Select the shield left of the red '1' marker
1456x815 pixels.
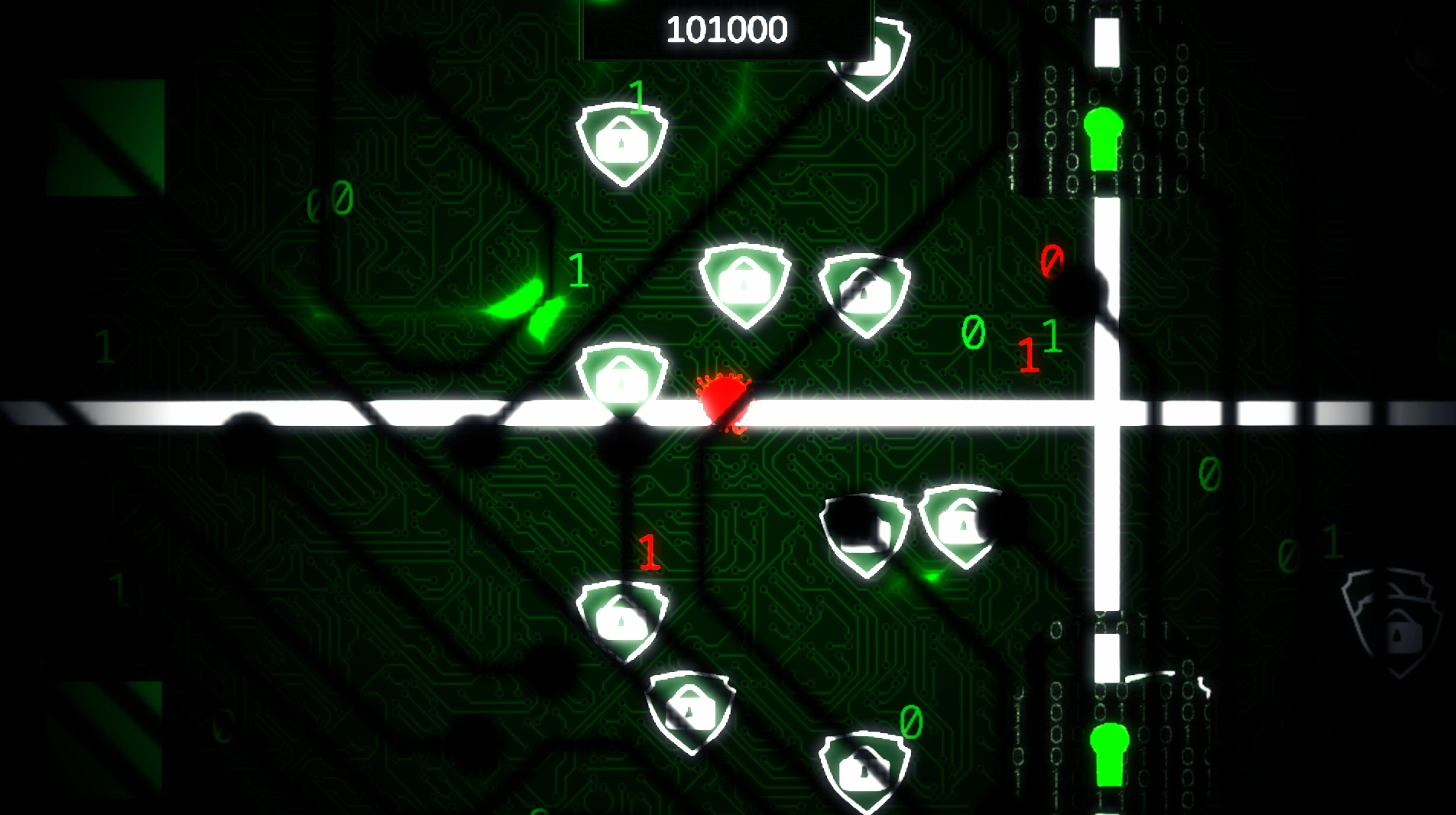tap(623, 619)
